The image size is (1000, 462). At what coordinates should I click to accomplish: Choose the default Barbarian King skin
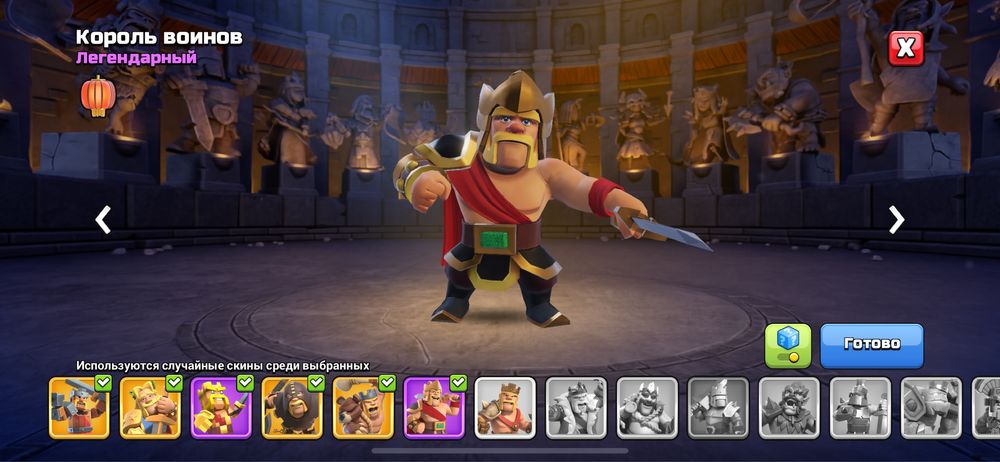click(505, 407)
